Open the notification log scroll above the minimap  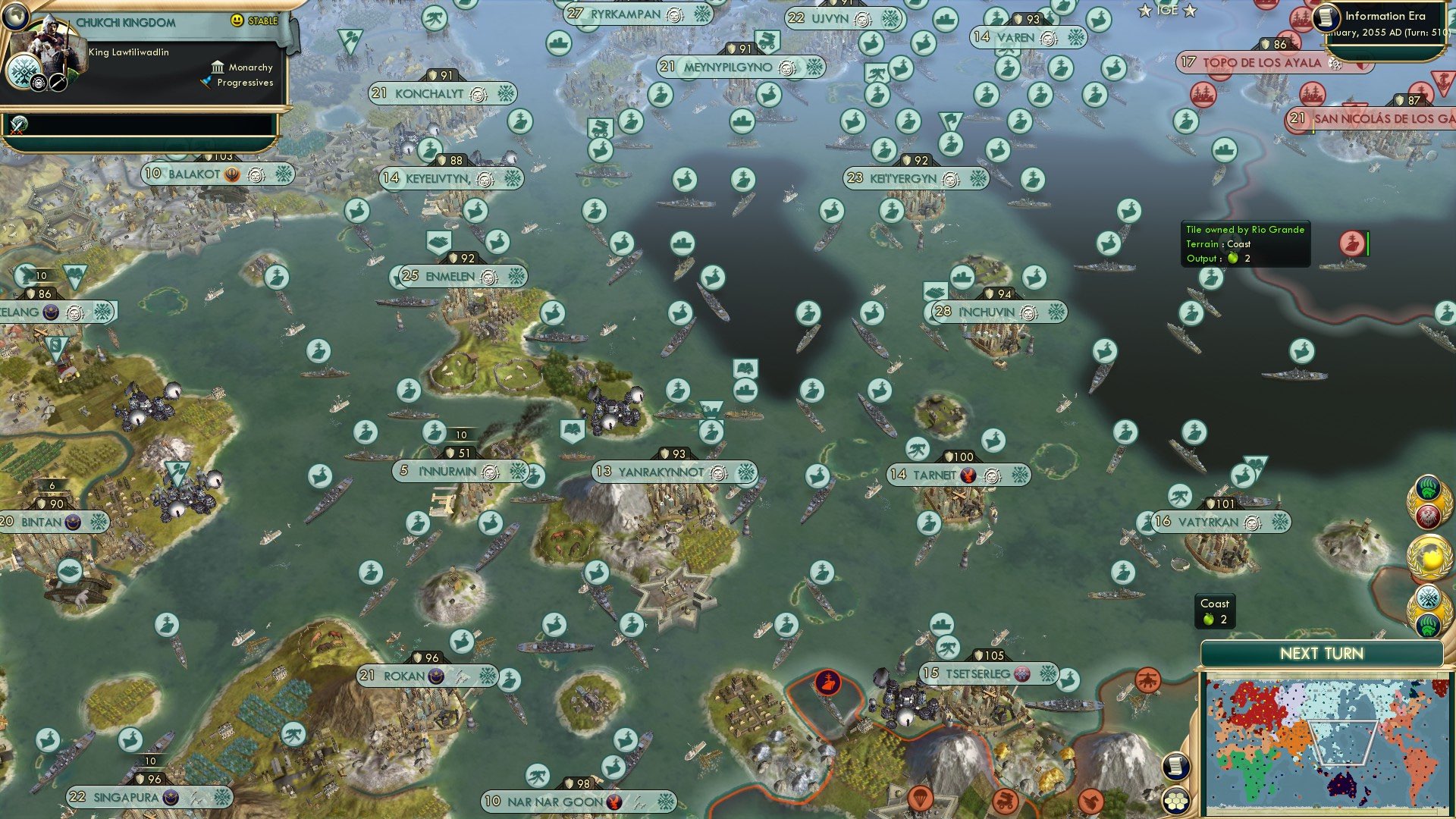pyautogui.click(x=1175, y=766)
